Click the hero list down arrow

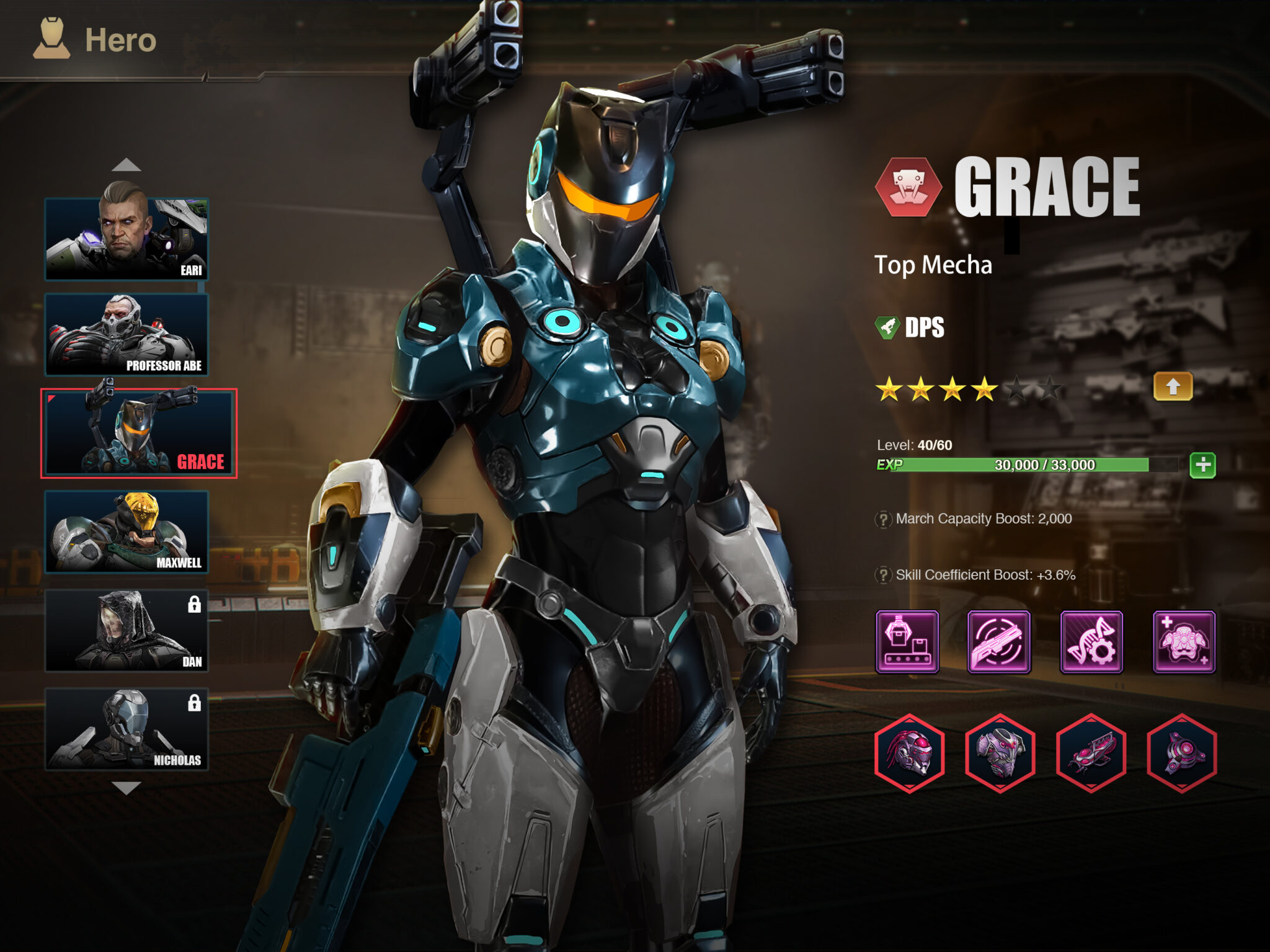pos(127,788)
